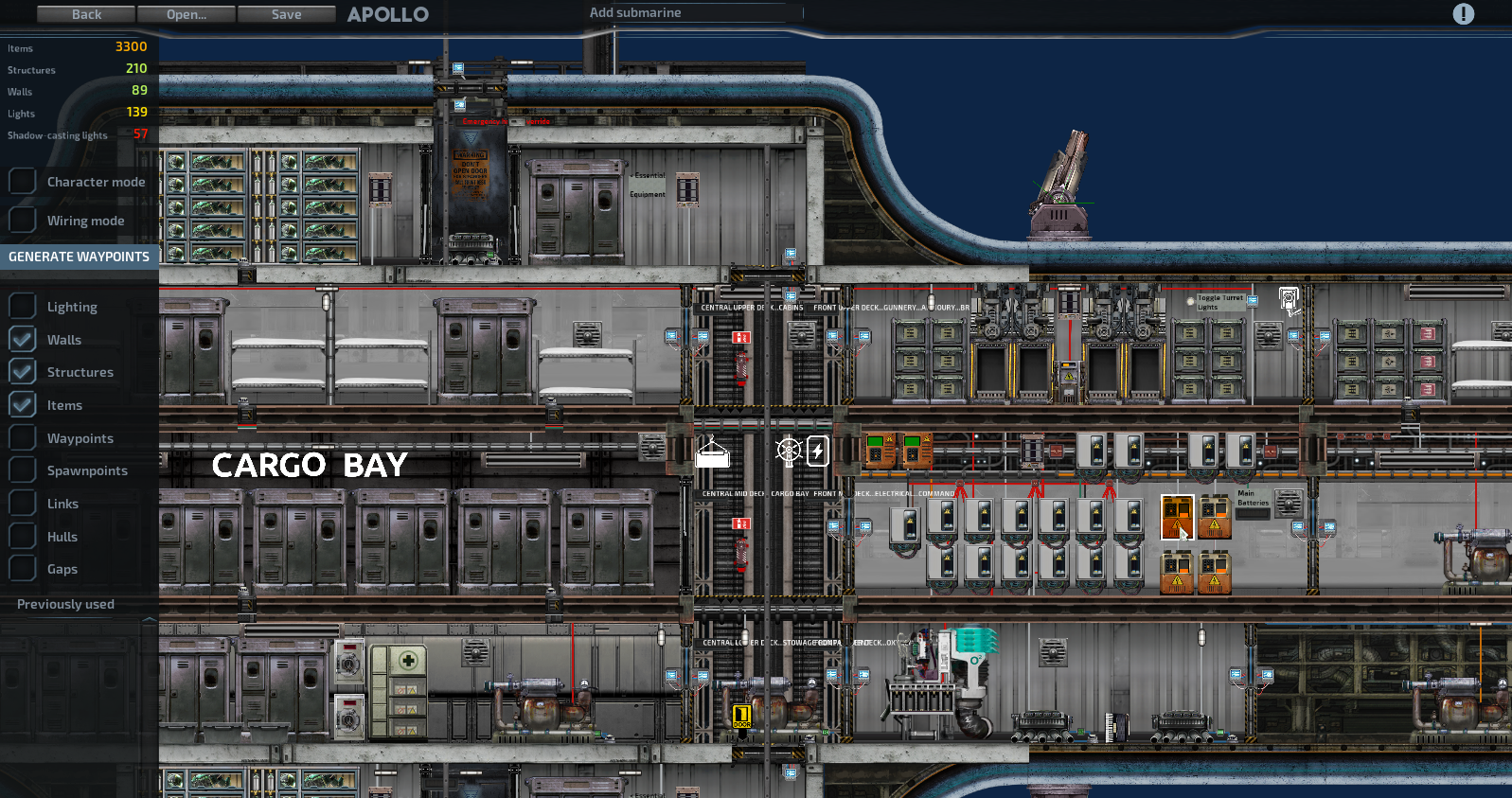The height and width of the screenshot is (798, 1512).
Task: Toggle Wiring mode on
Action: (x=22, y=220)
